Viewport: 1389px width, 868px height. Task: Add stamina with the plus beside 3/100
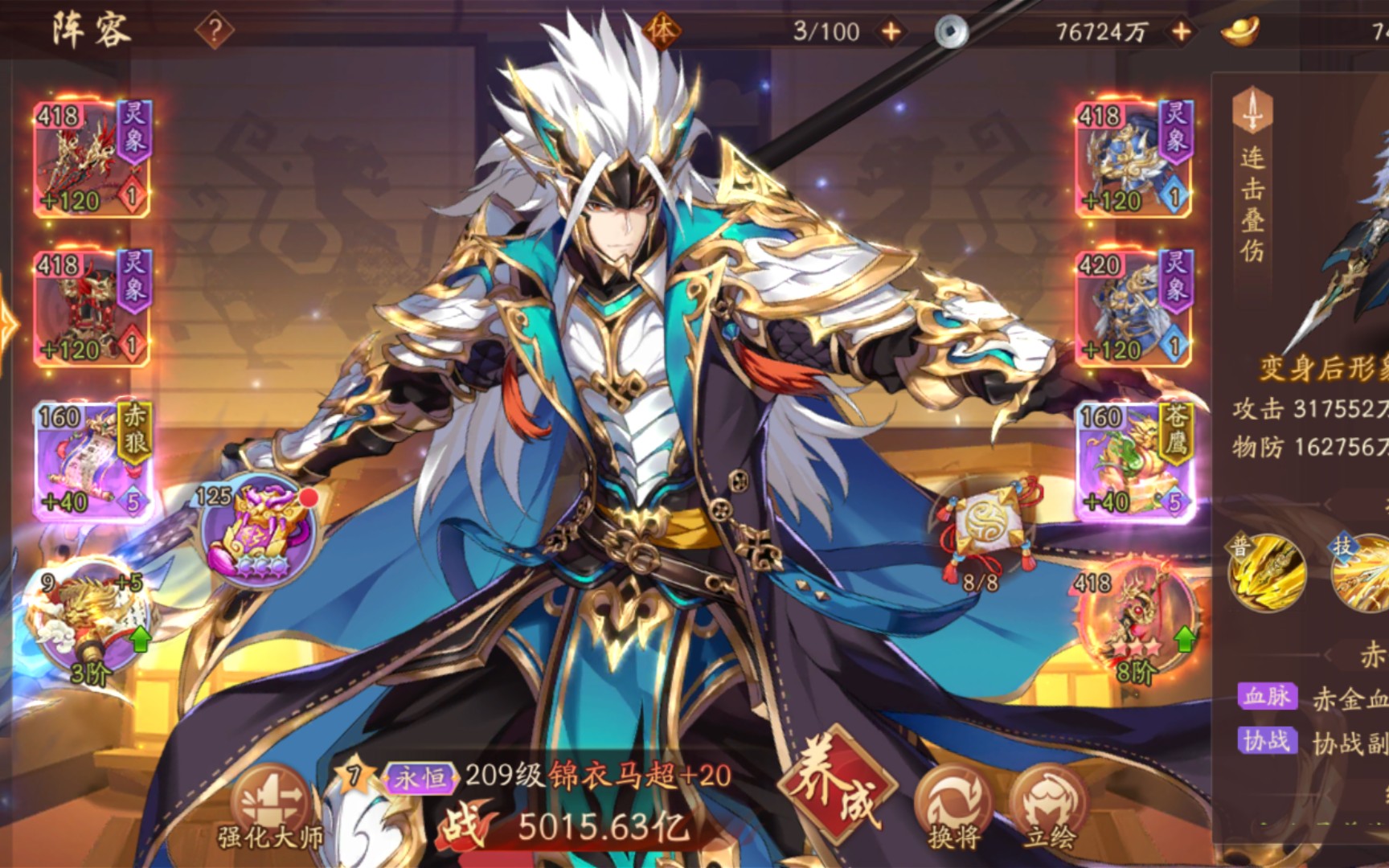[891, 32]
